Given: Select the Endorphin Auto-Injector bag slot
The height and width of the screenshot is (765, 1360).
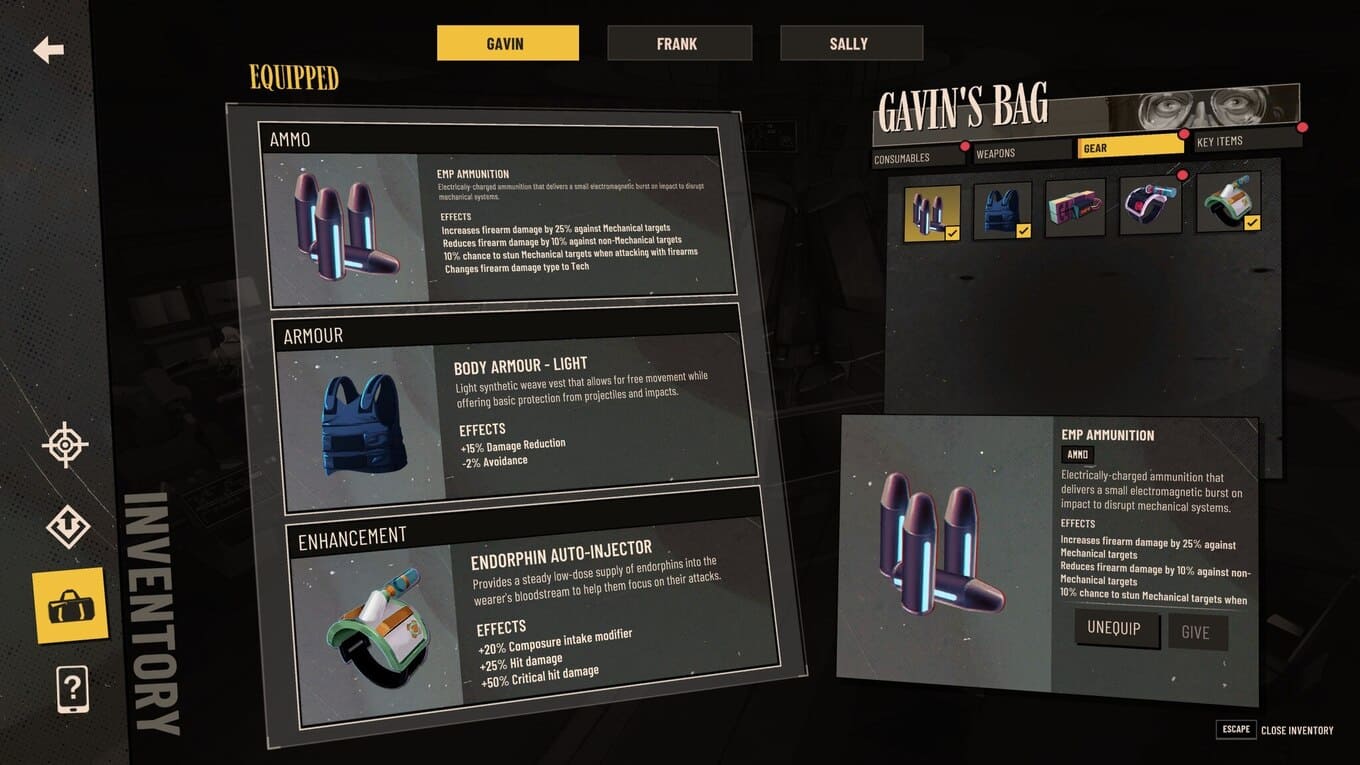Looking at the screenshot, I should click(x=1228, y=201).
